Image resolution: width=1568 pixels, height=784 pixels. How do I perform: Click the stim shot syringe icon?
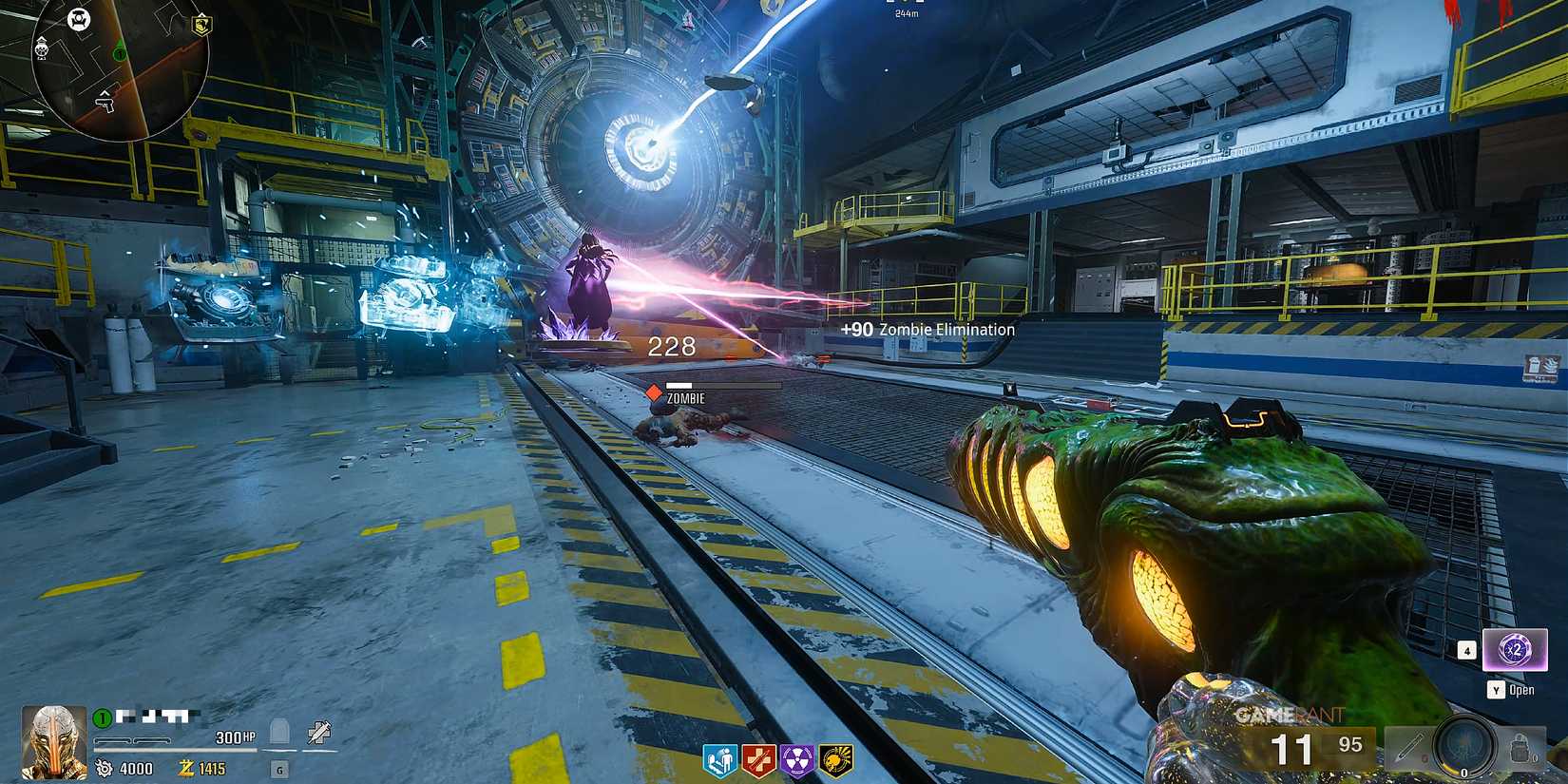tap(319, 731)
